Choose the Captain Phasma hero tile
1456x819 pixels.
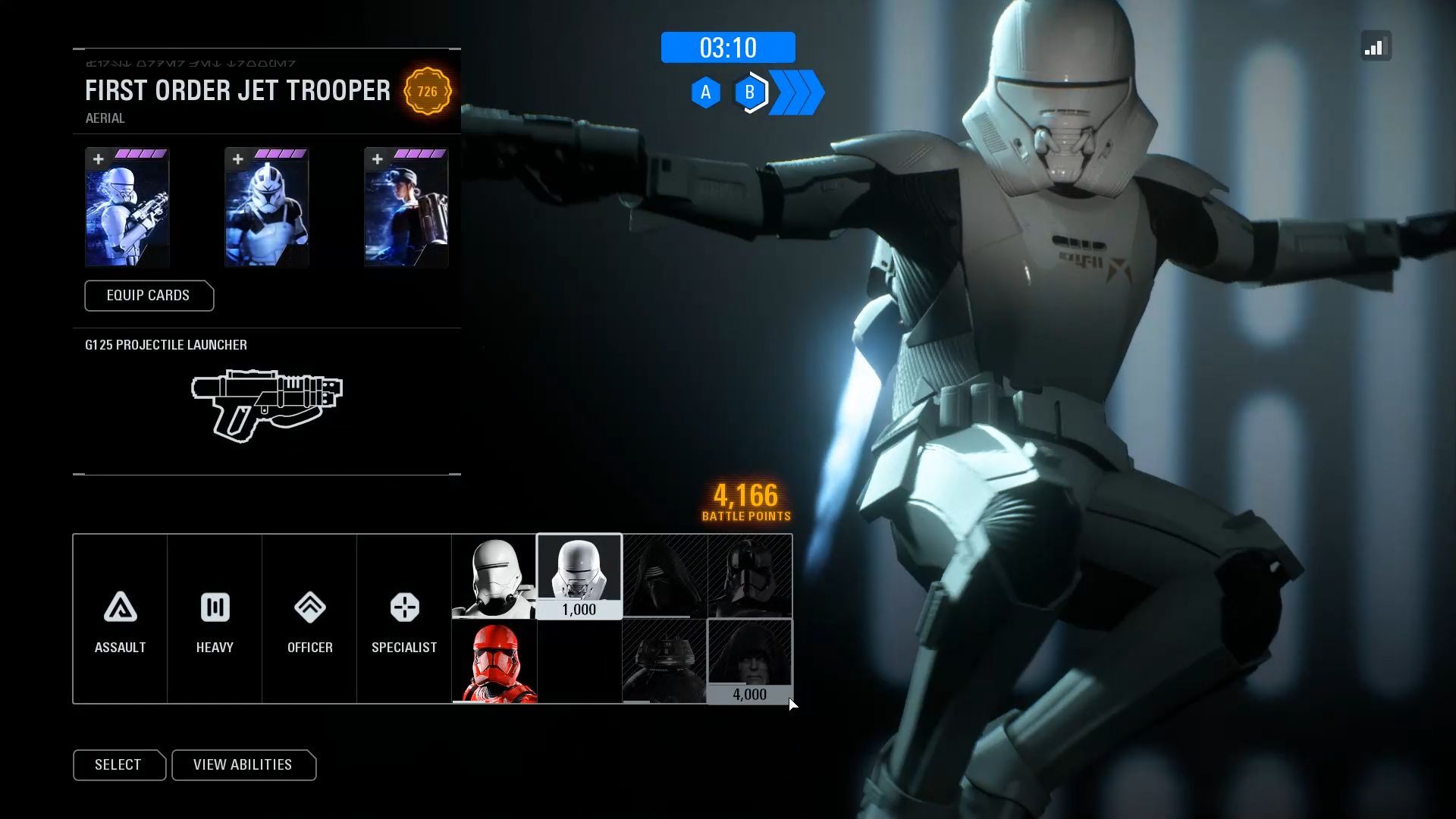tap(749, 576)
